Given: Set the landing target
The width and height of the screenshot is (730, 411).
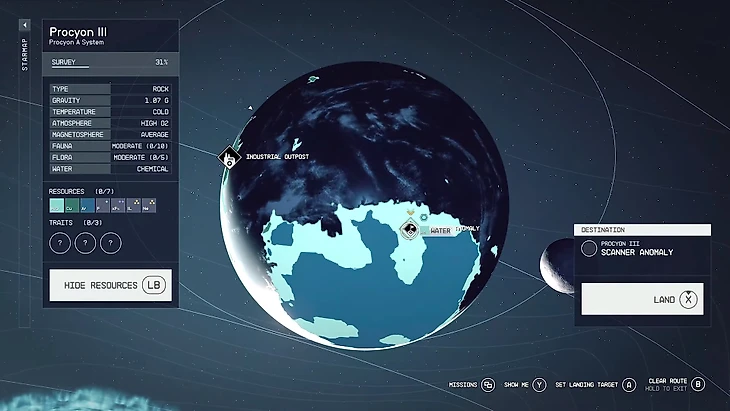Looking at the screenshot, I should 629,384.
